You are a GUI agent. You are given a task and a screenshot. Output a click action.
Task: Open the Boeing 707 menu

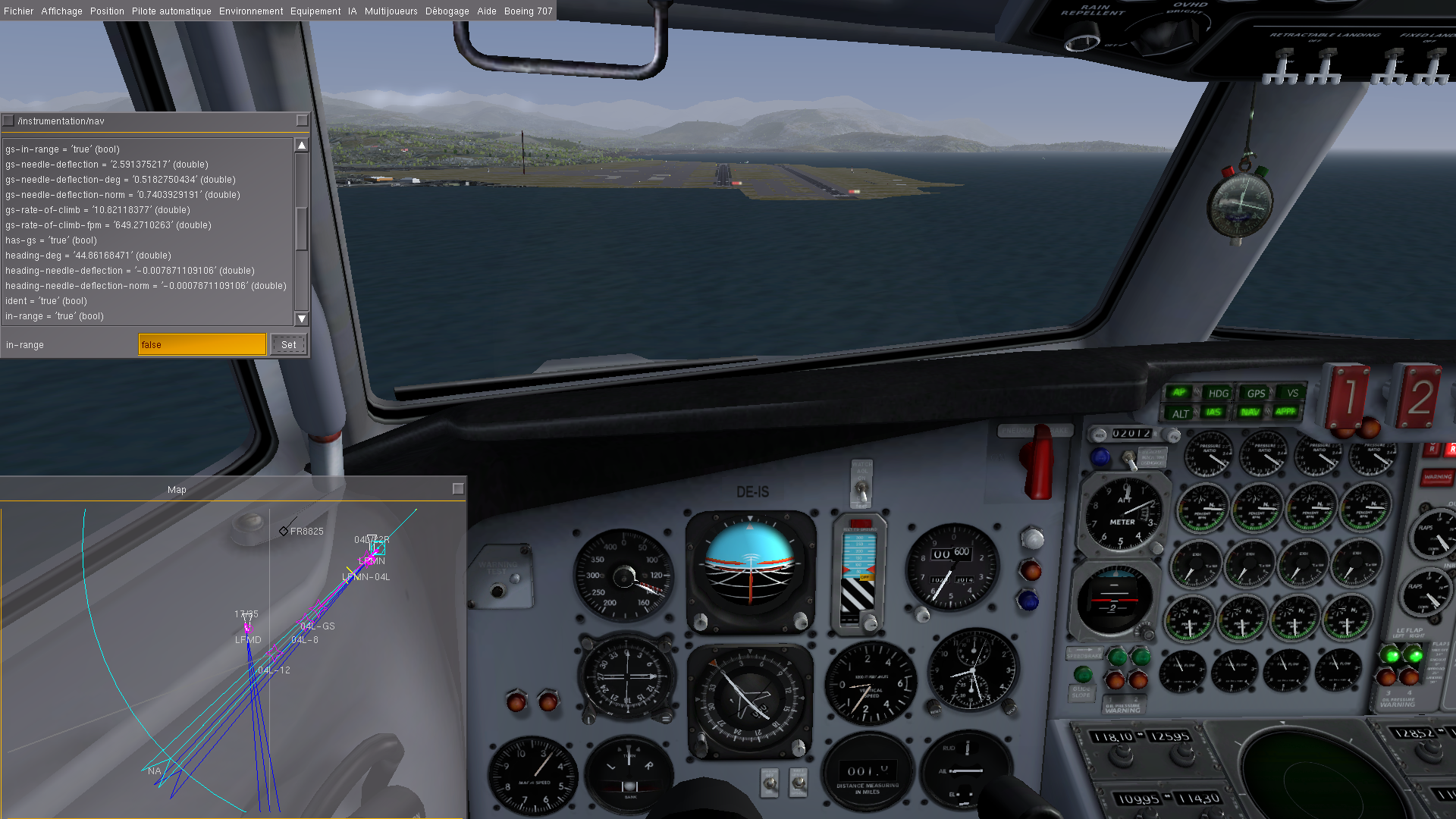point(529,11)
